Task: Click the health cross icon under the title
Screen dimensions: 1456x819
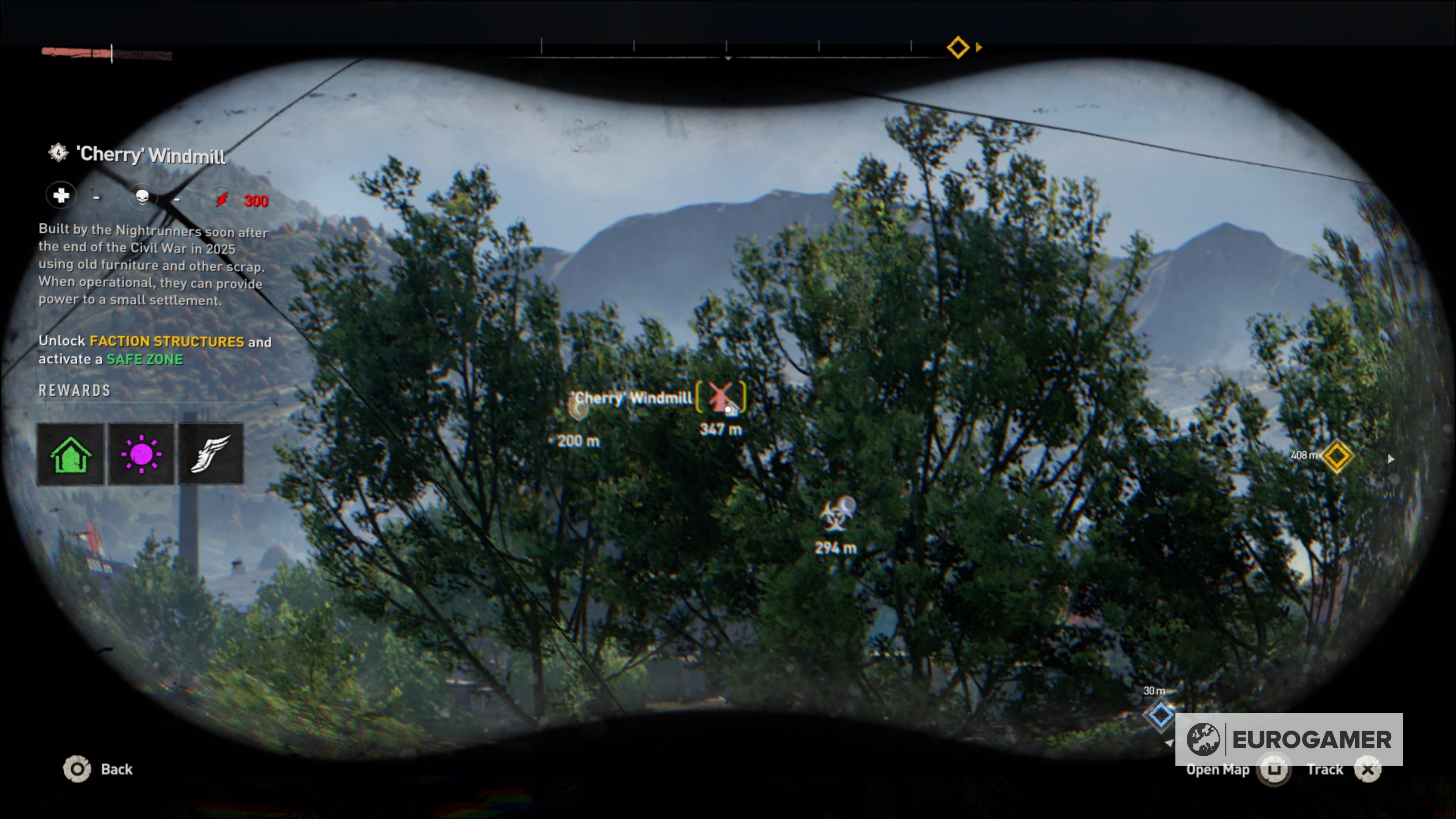Action: 61,196
